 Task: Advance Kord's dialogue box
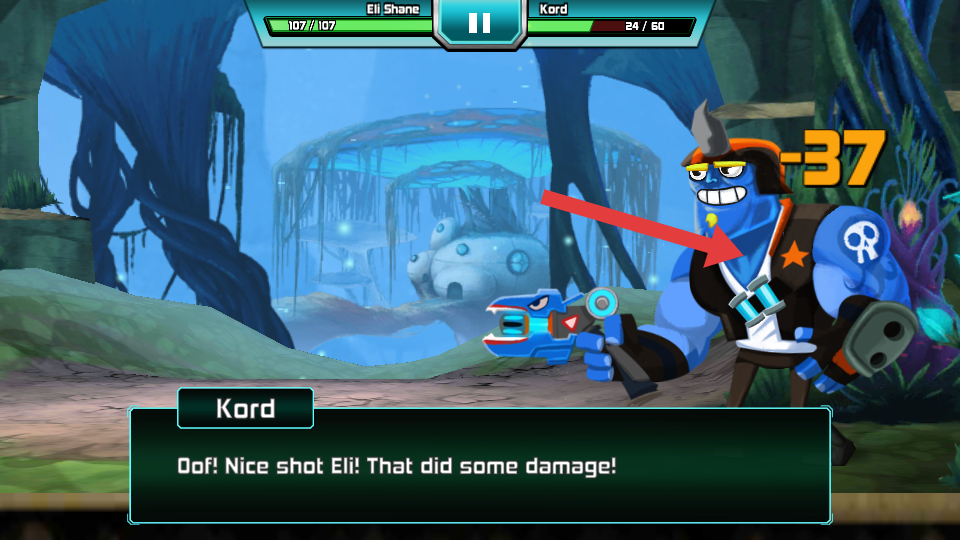coord(479,465)
